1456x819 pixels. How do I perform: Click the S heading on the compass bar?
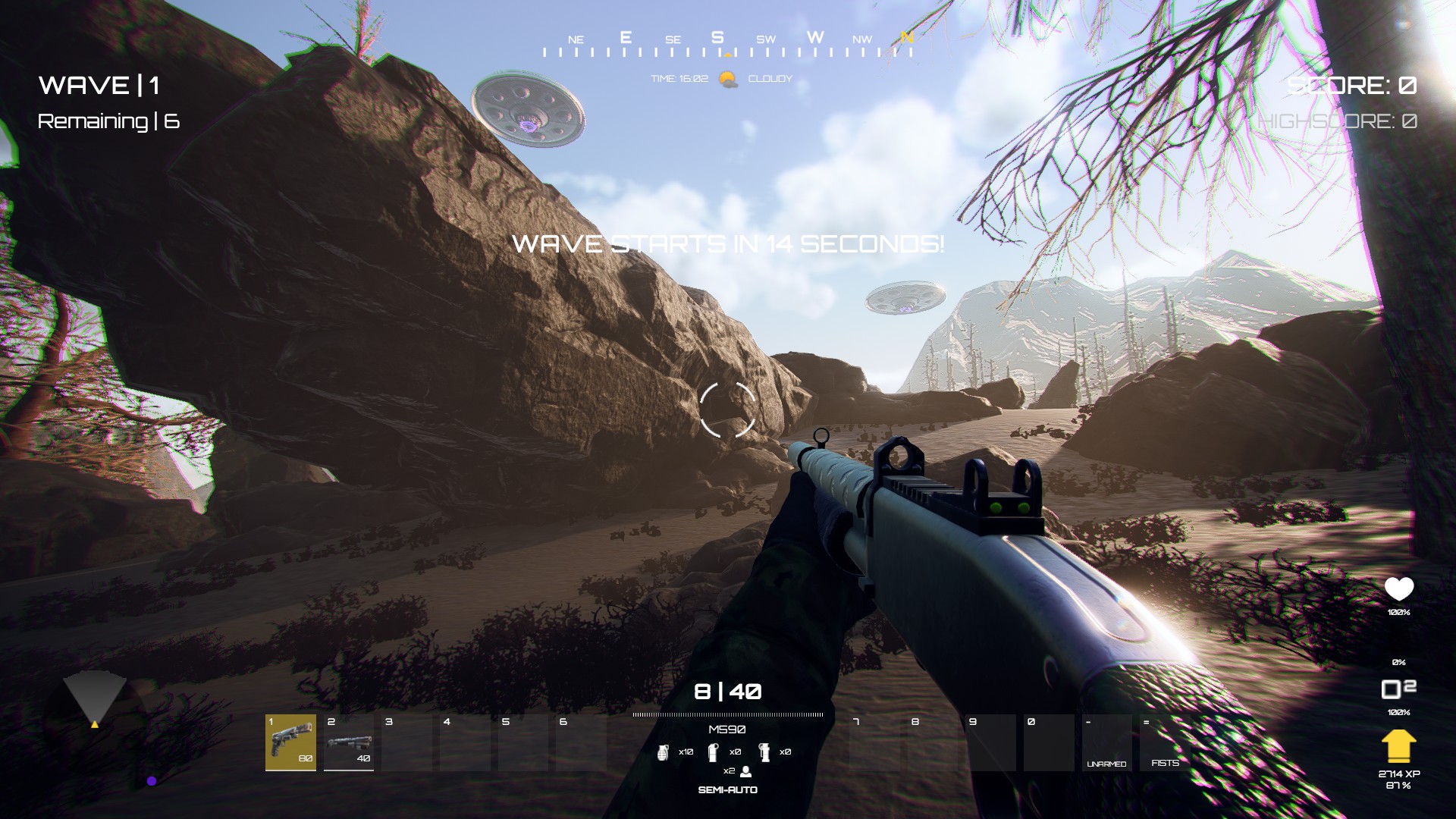[718, 36]
